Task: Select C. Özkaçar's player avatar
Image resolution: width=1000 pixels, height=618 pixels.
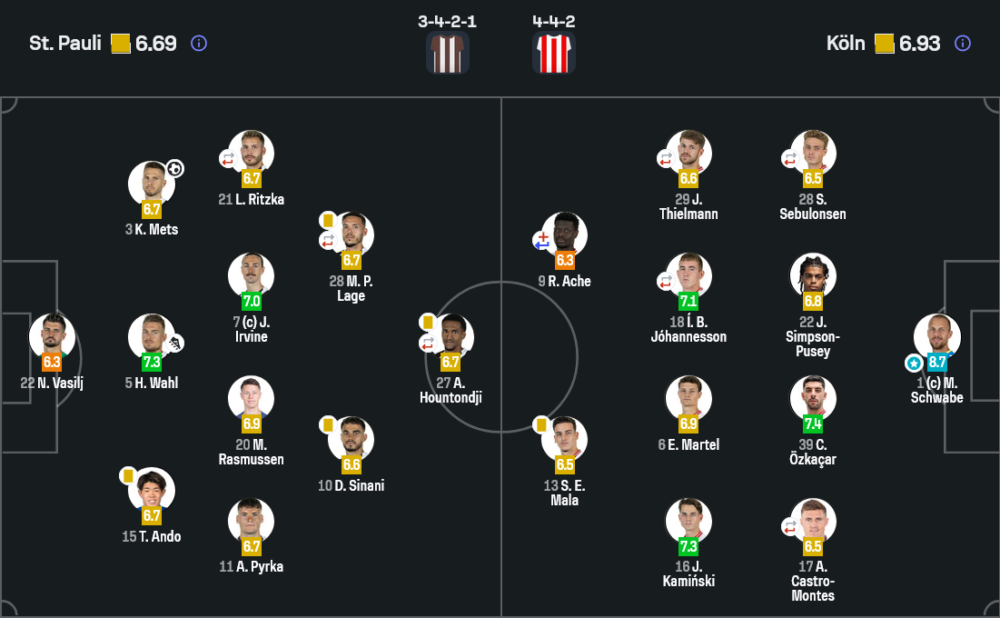Action: click(x=813, y=399)
